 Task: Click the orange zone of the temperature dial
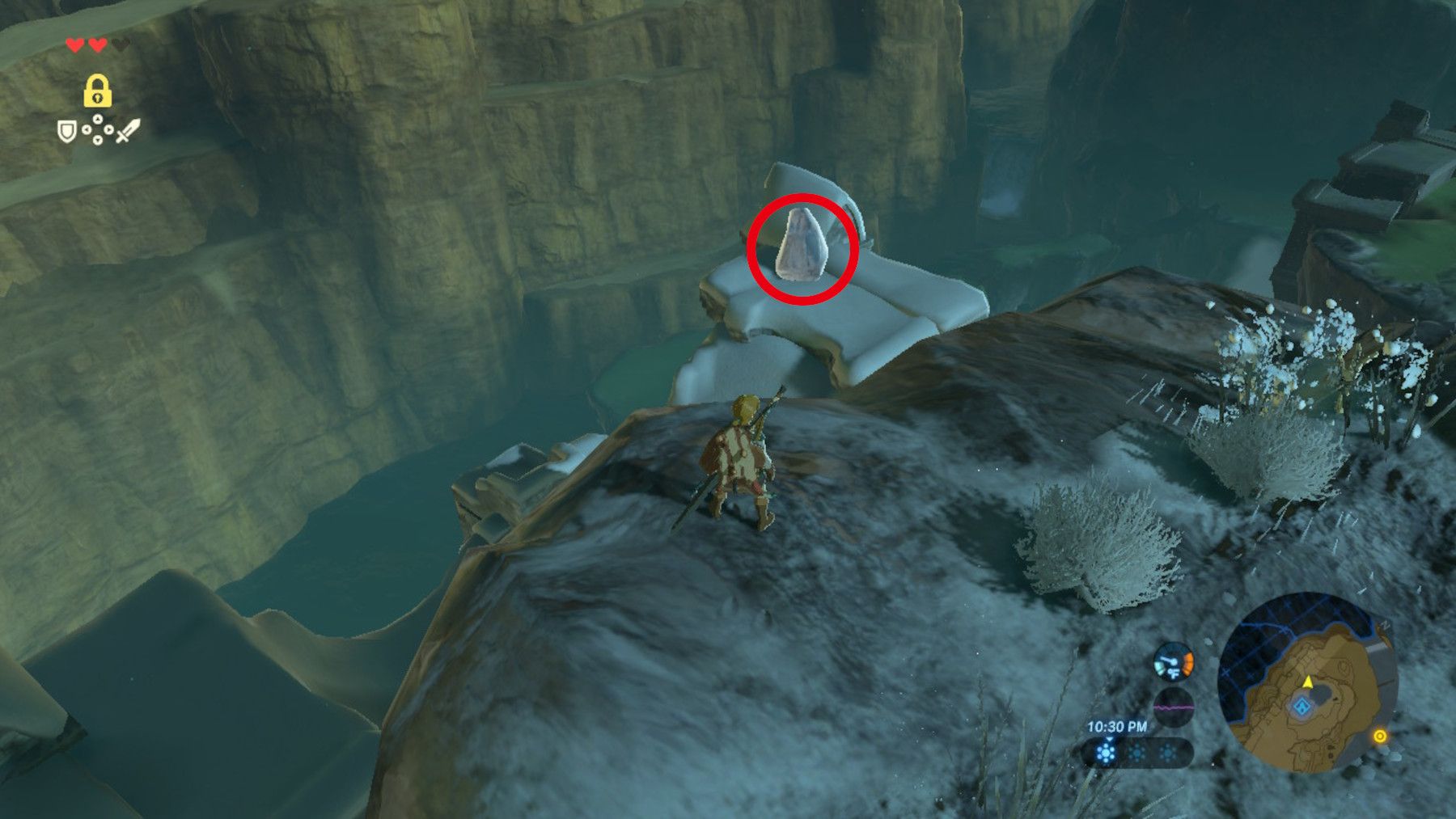click(1187, 661)
